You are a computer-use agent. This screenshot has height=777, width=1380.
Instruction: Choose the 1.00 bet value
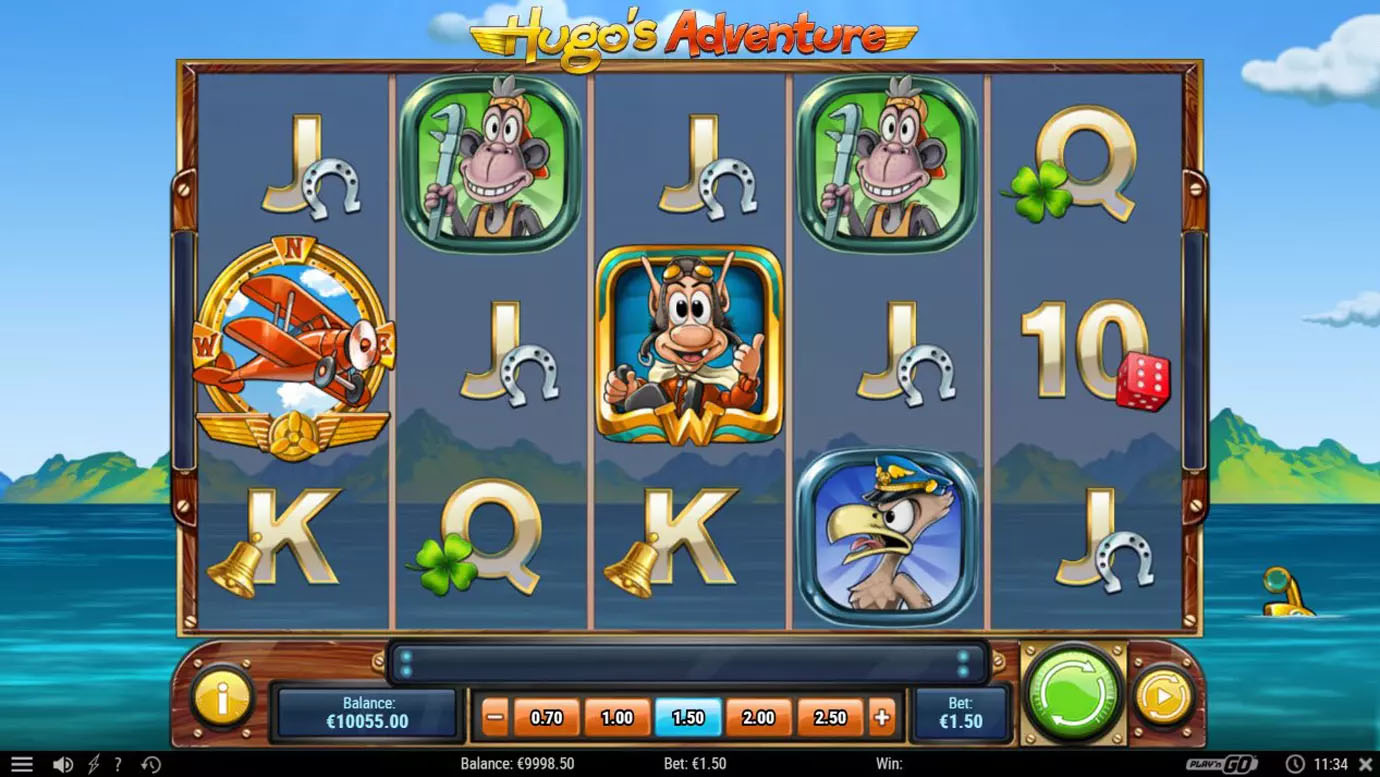coord(617,717)
